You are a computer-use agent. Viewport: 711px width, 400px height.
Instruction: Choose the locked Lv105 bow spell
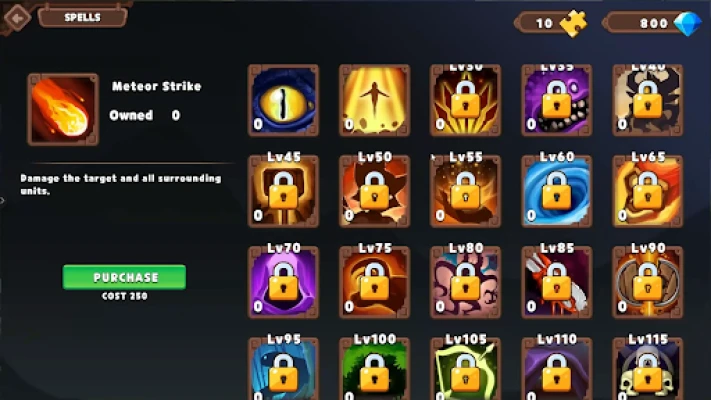coord(465,370)
